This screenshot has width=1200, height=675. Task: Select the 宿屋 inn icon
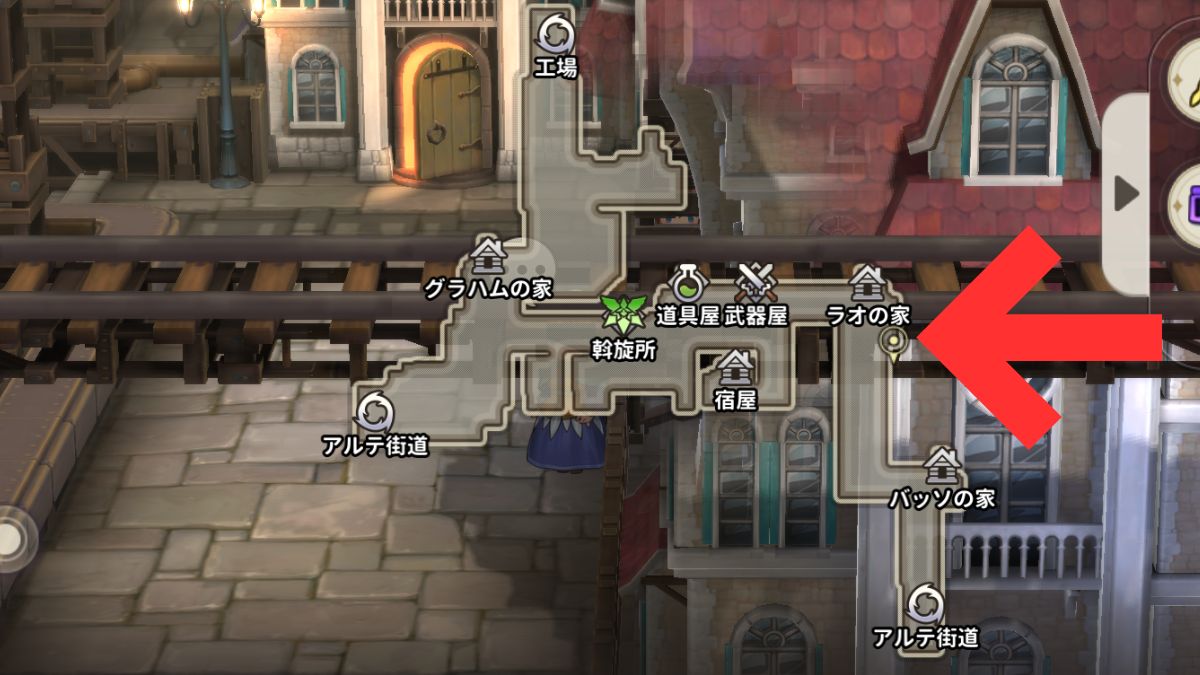(x=736, y=367)
